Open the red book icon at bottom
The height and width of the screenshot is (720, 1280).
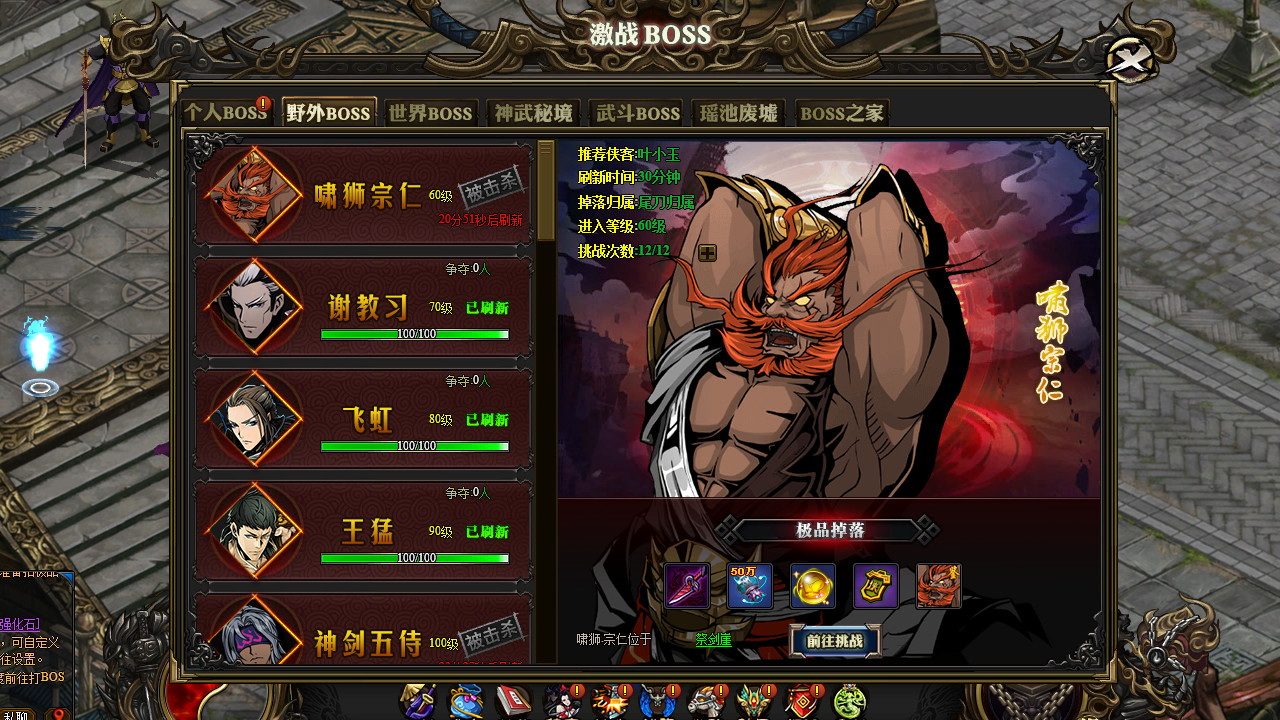(514, 699)
